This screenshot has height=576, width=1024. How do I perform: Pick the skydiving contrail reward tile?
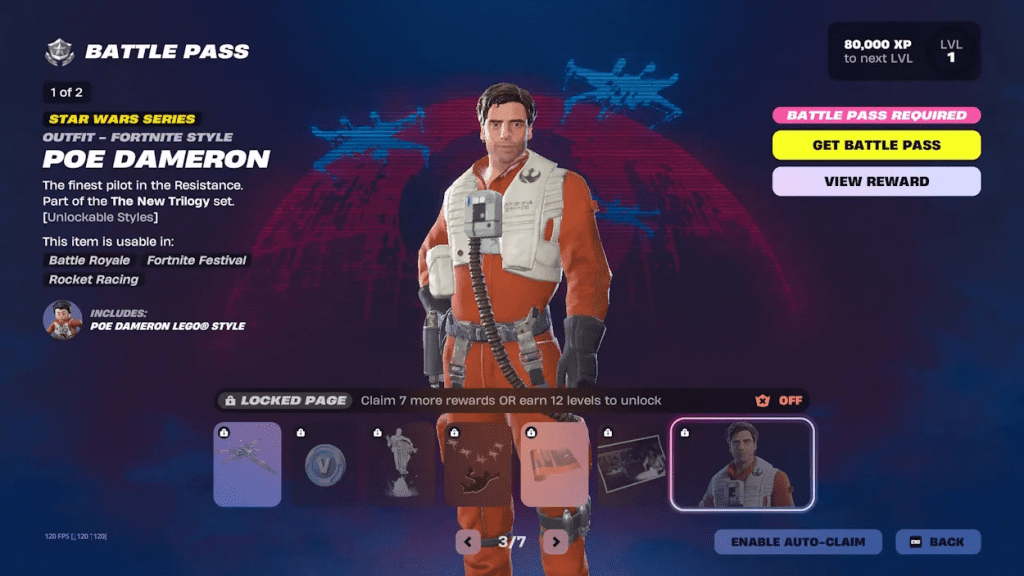pos(478,464)
